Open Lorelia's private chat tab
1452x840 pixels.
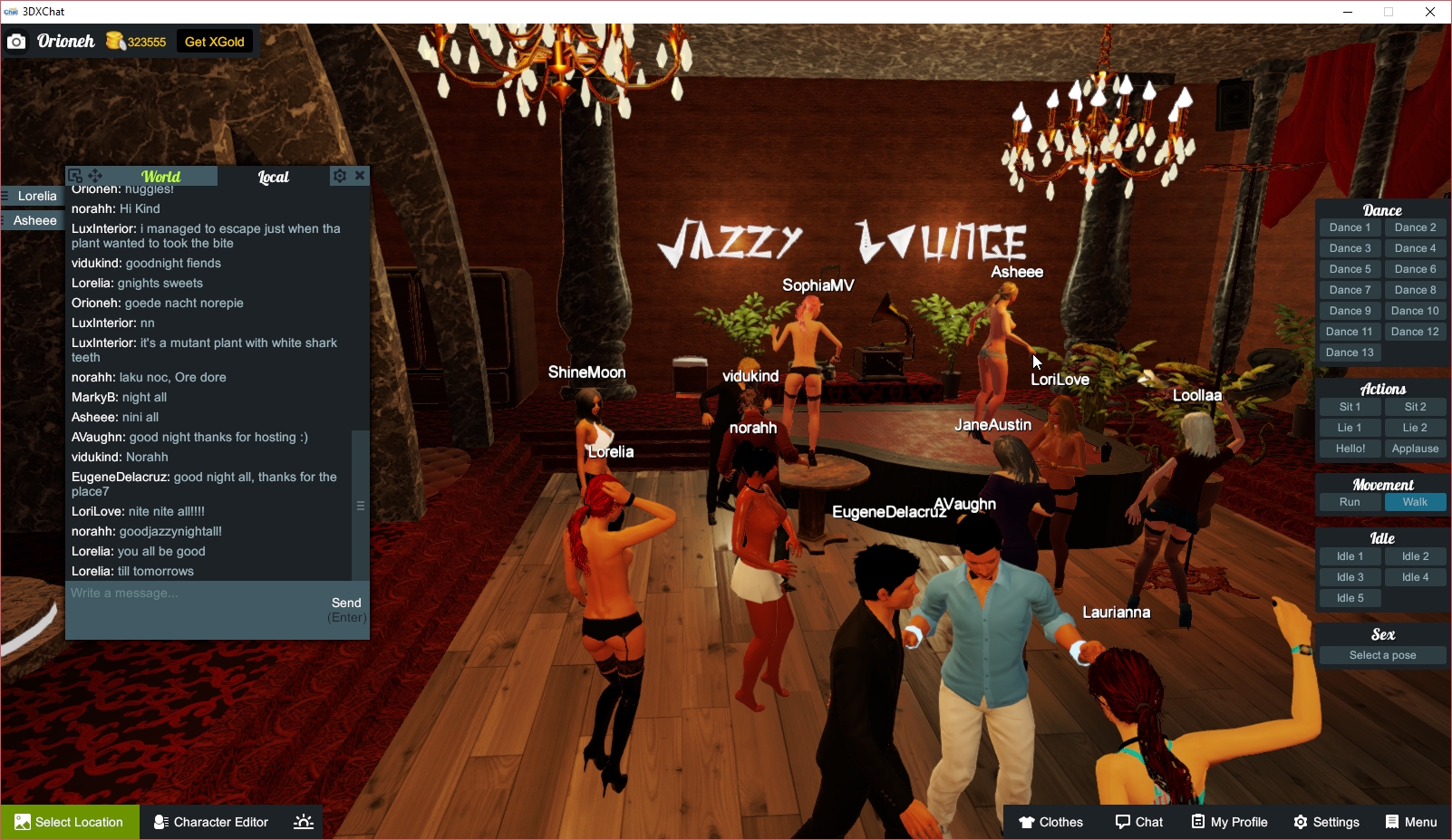(x=36, y=196)
